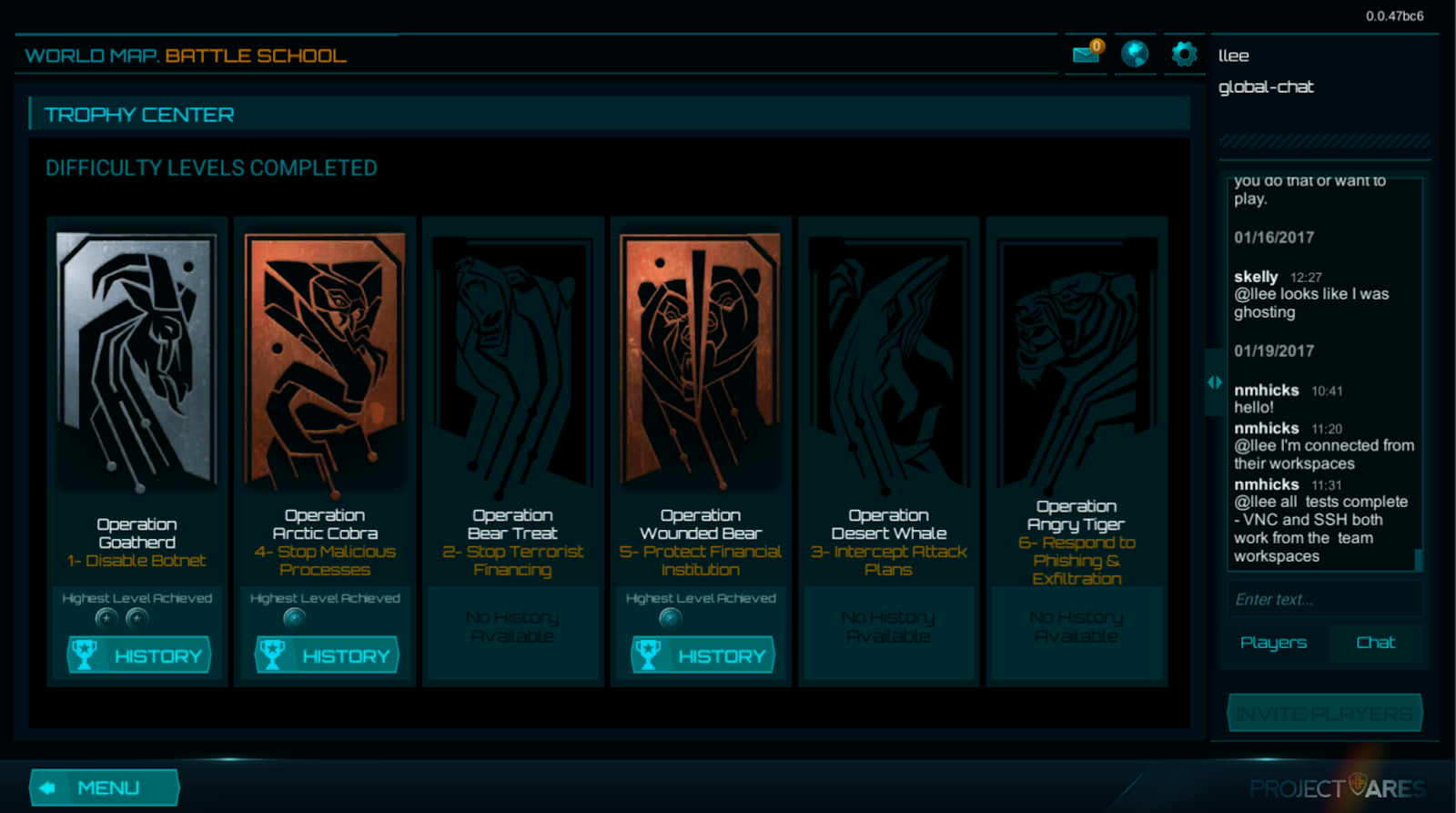Return to the main Menu
Screen dimensions: 1456x813
click(x=104, y=788)
